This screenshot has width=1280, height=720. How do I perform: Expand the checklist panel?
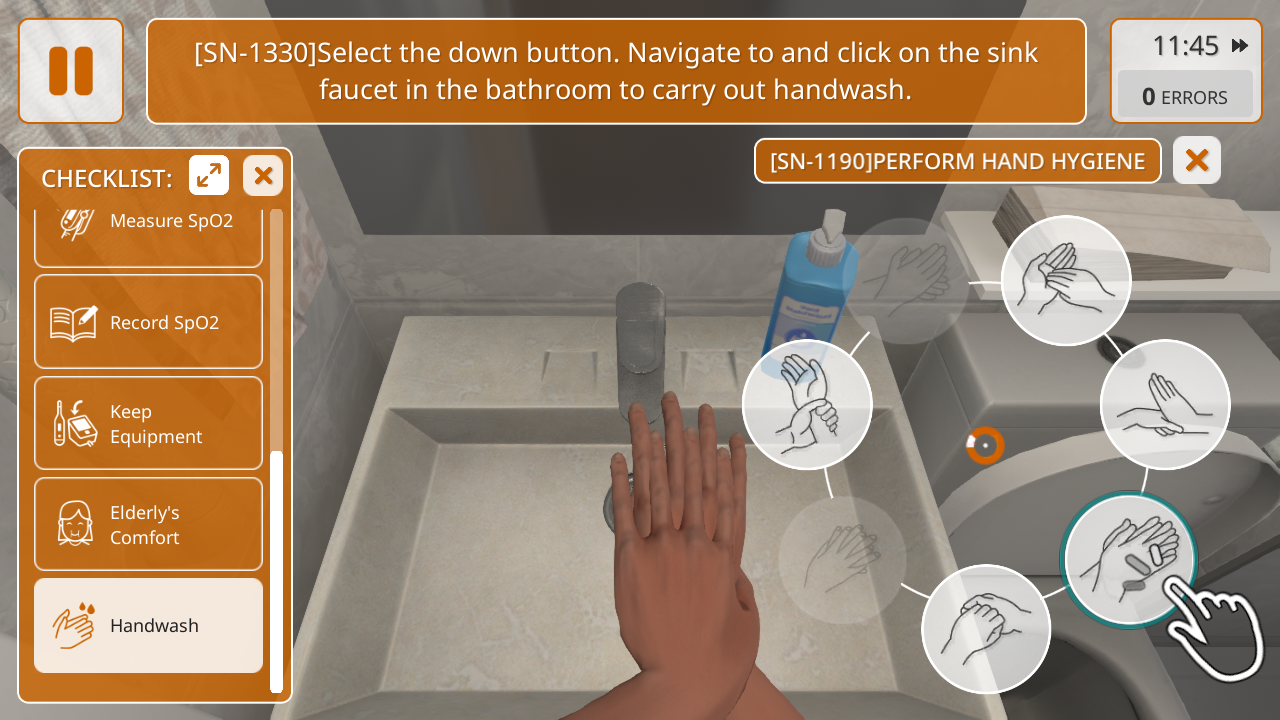coord(209,176)
